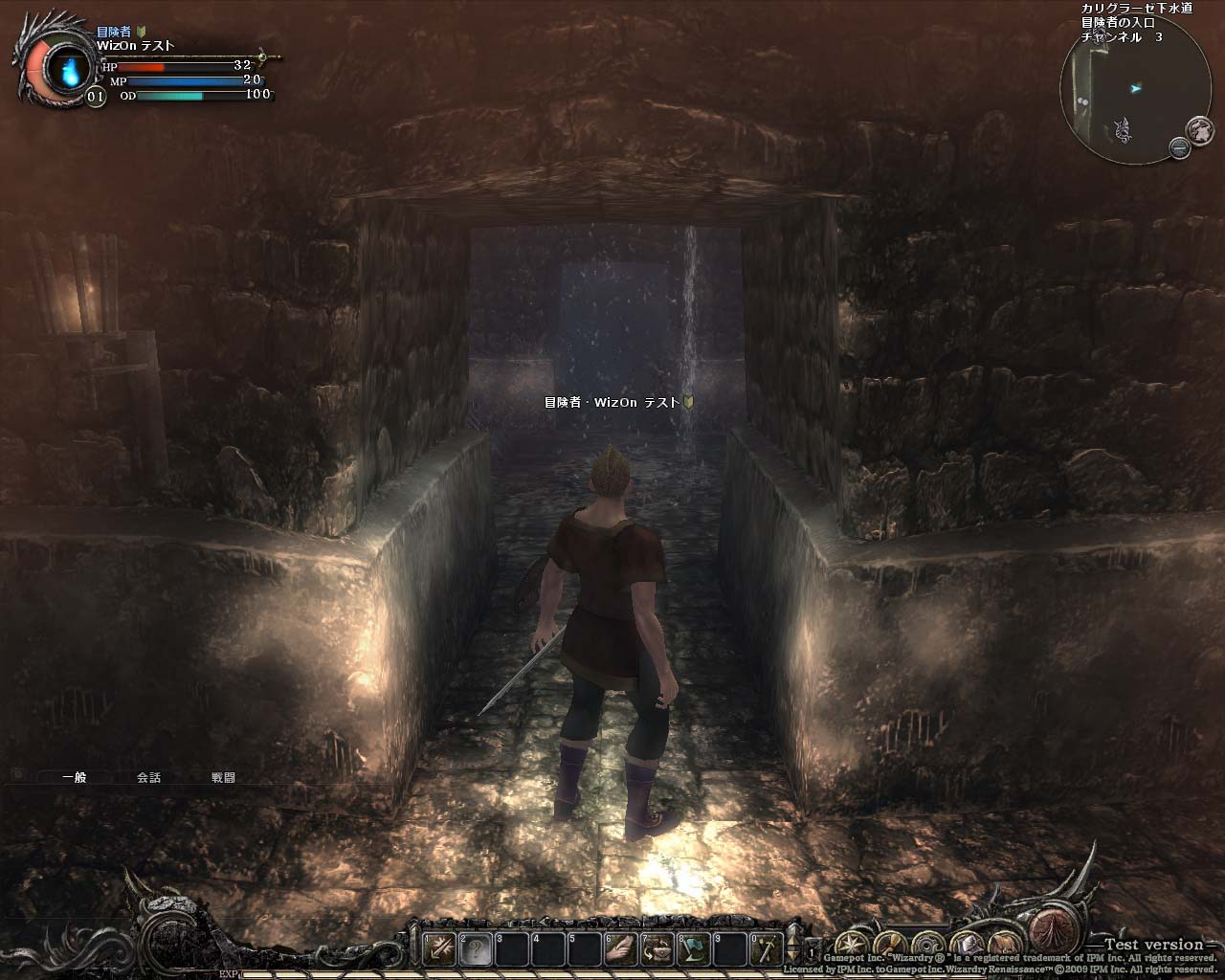The image size is (1225, 980).
Task: Select the 戦闘 chat tab
Action: click(x=223, y=778)
